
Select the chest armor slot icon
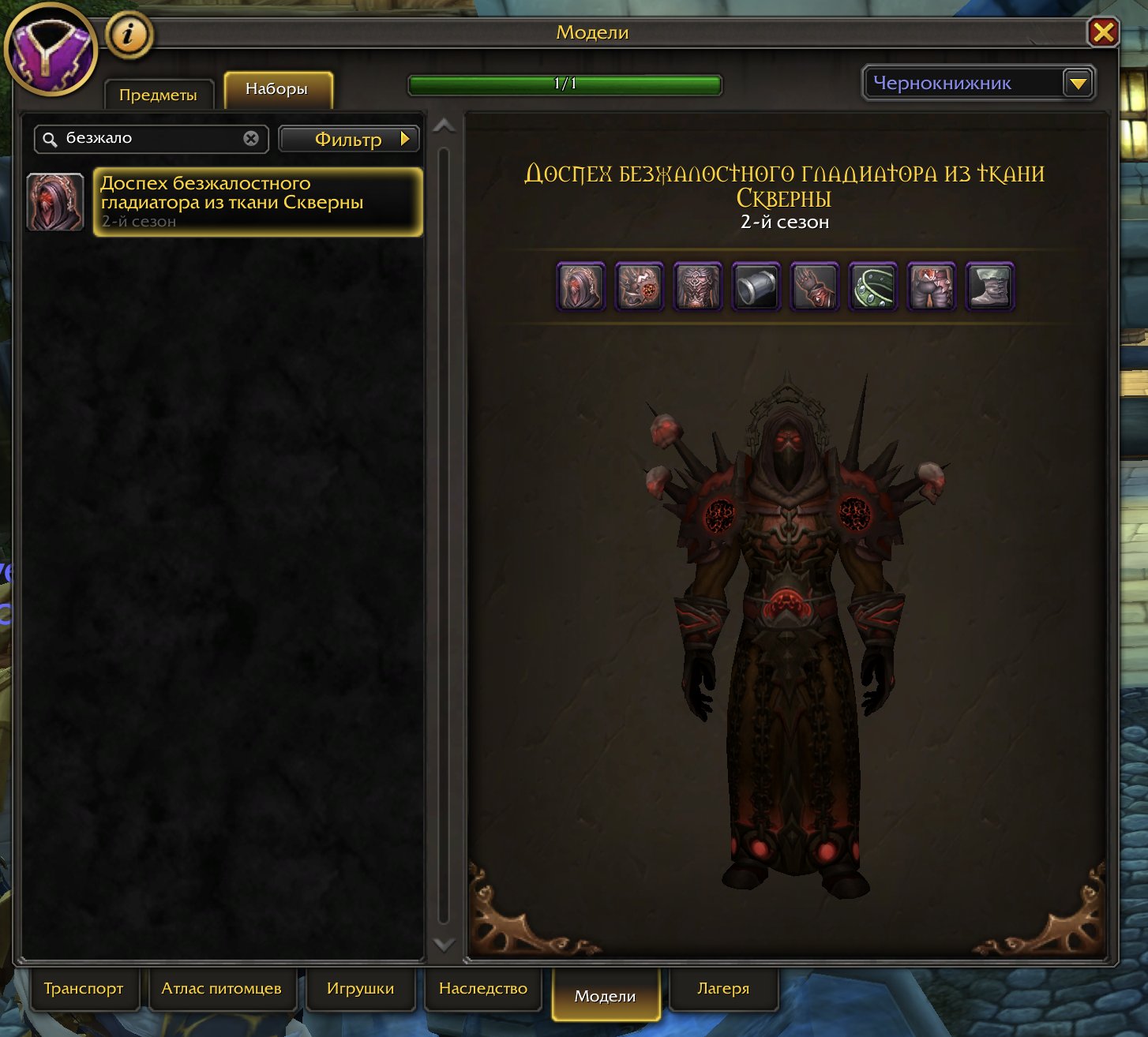pos(698,286)
